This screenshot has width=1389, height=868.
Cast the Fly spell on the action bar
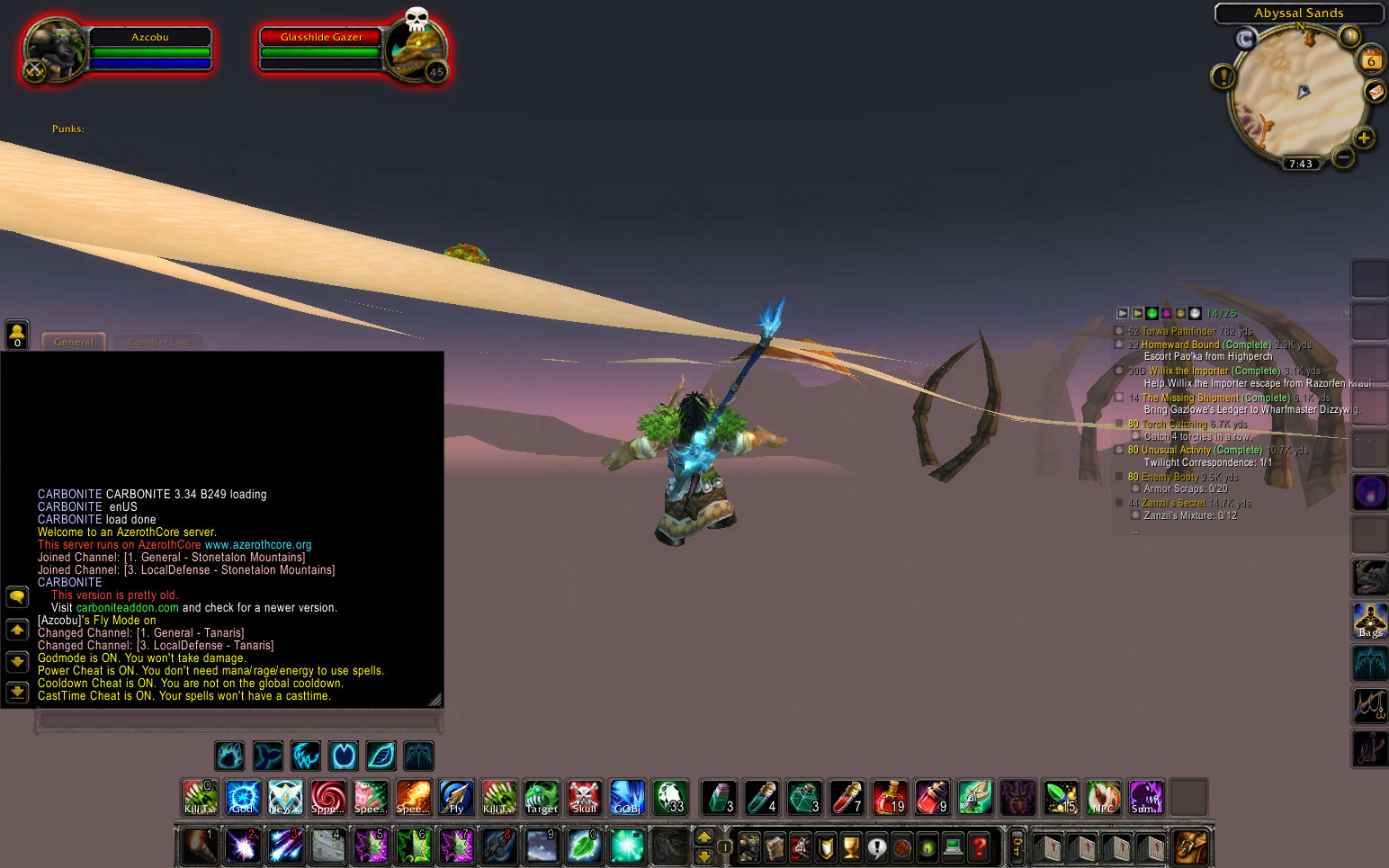coord(456,797)
